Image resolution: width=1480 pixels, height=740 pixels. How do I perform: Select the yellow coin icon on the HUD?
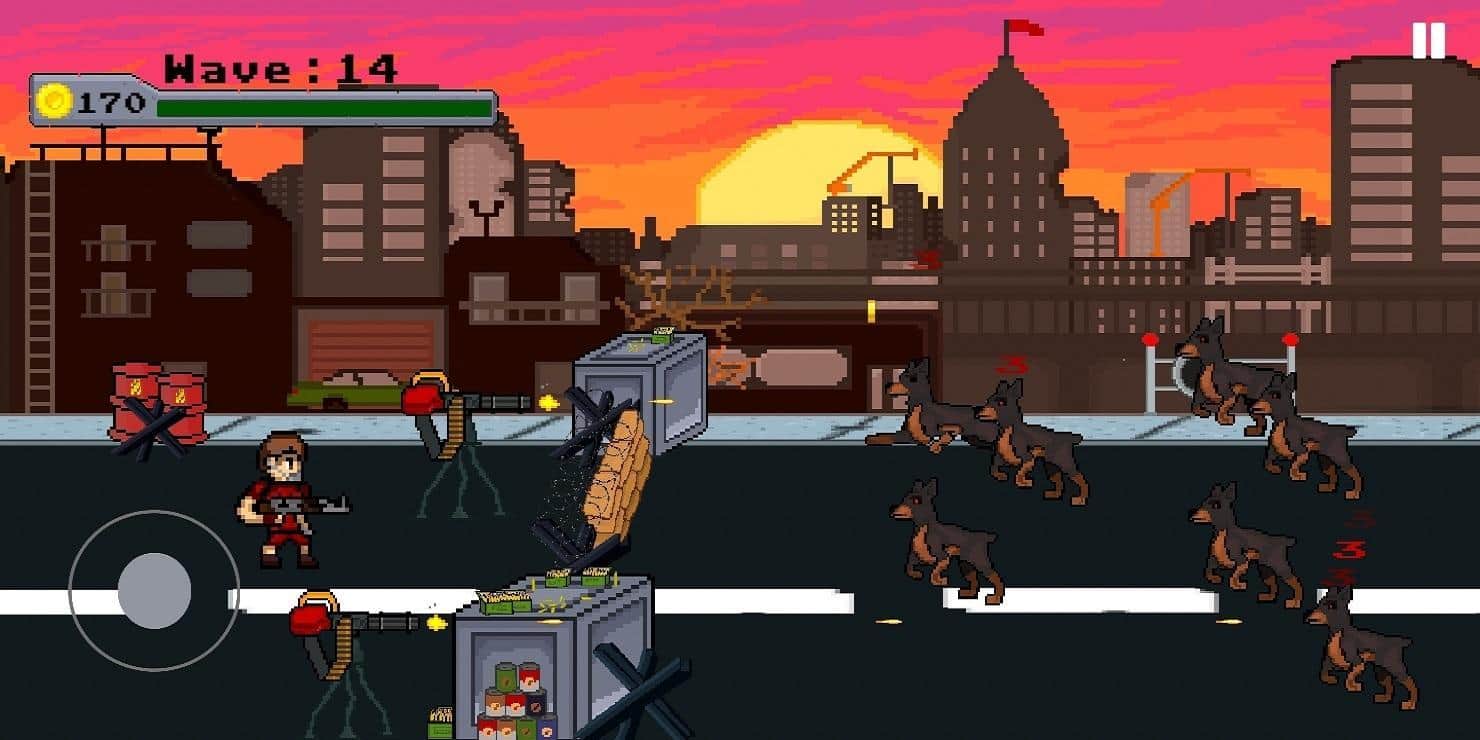(x=57, y=100)
